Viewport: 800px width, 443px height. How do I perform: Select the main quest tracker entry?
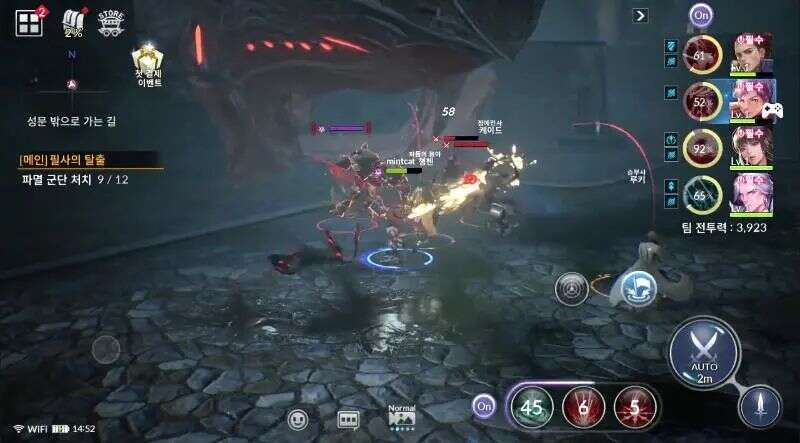tap(89, 160)
